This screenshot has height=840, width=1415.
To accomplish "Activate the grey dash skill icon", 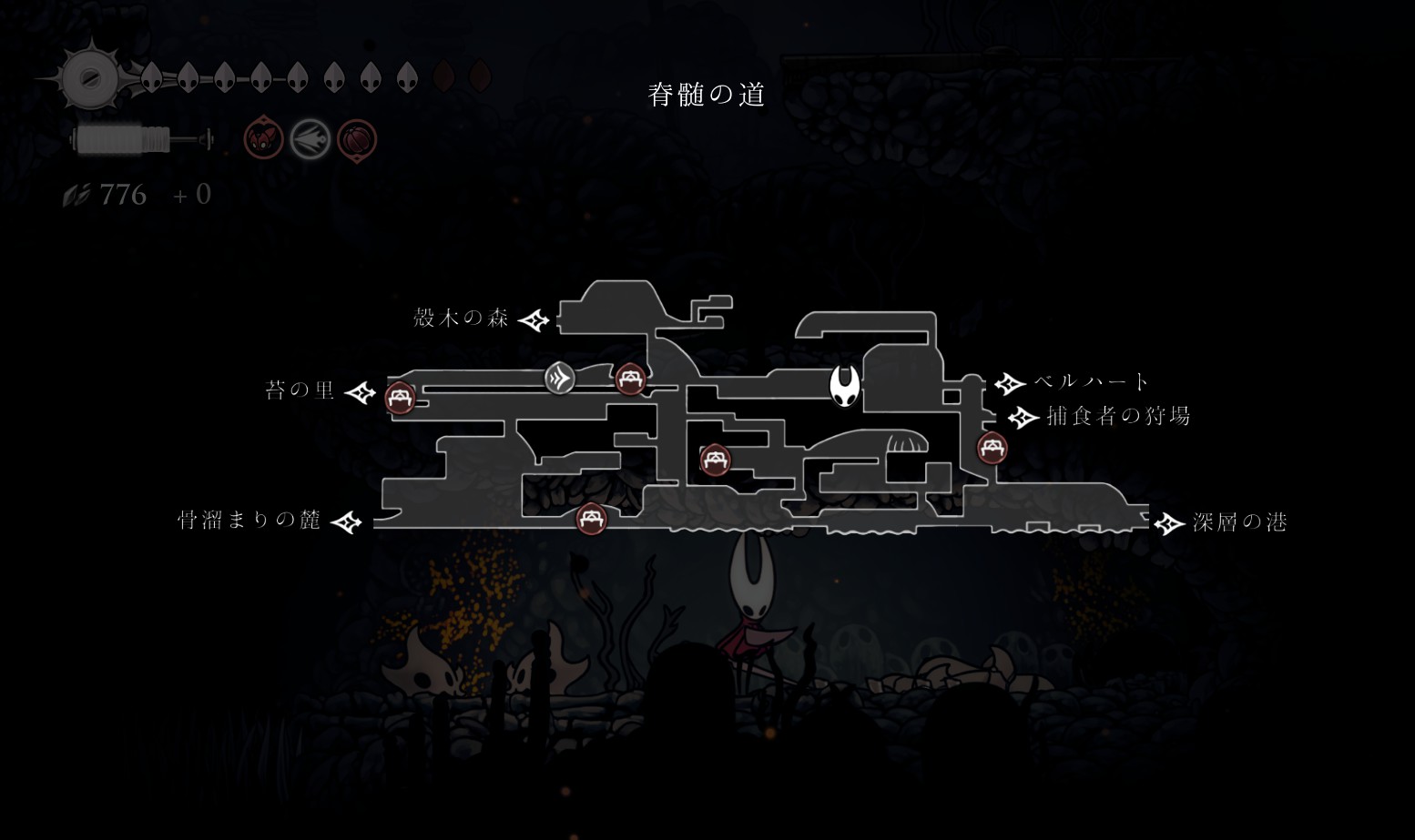I will click(310, 140).
